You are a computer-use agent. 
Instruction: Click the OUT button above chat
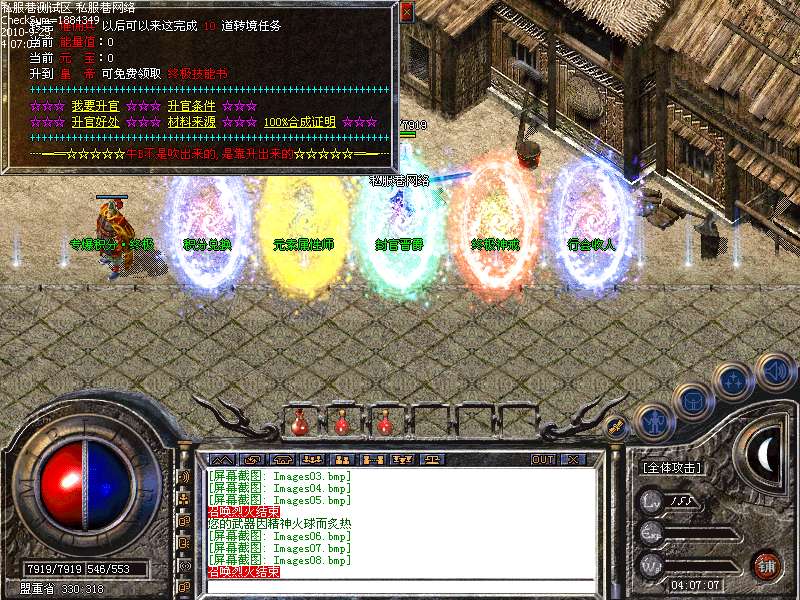coord(543,460)
